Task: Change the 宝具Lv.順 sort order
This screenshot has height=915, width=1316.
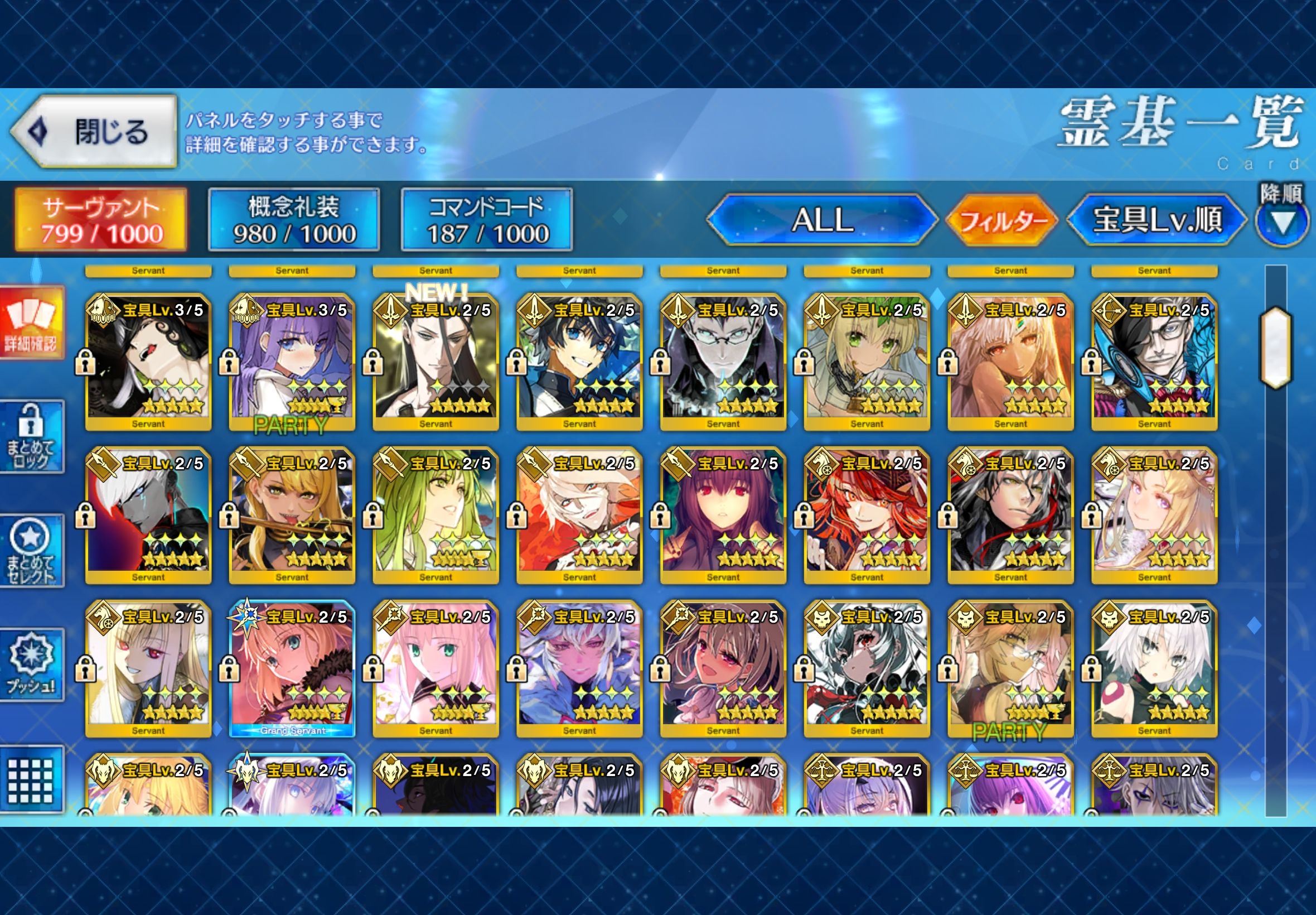Action: 1157,220
